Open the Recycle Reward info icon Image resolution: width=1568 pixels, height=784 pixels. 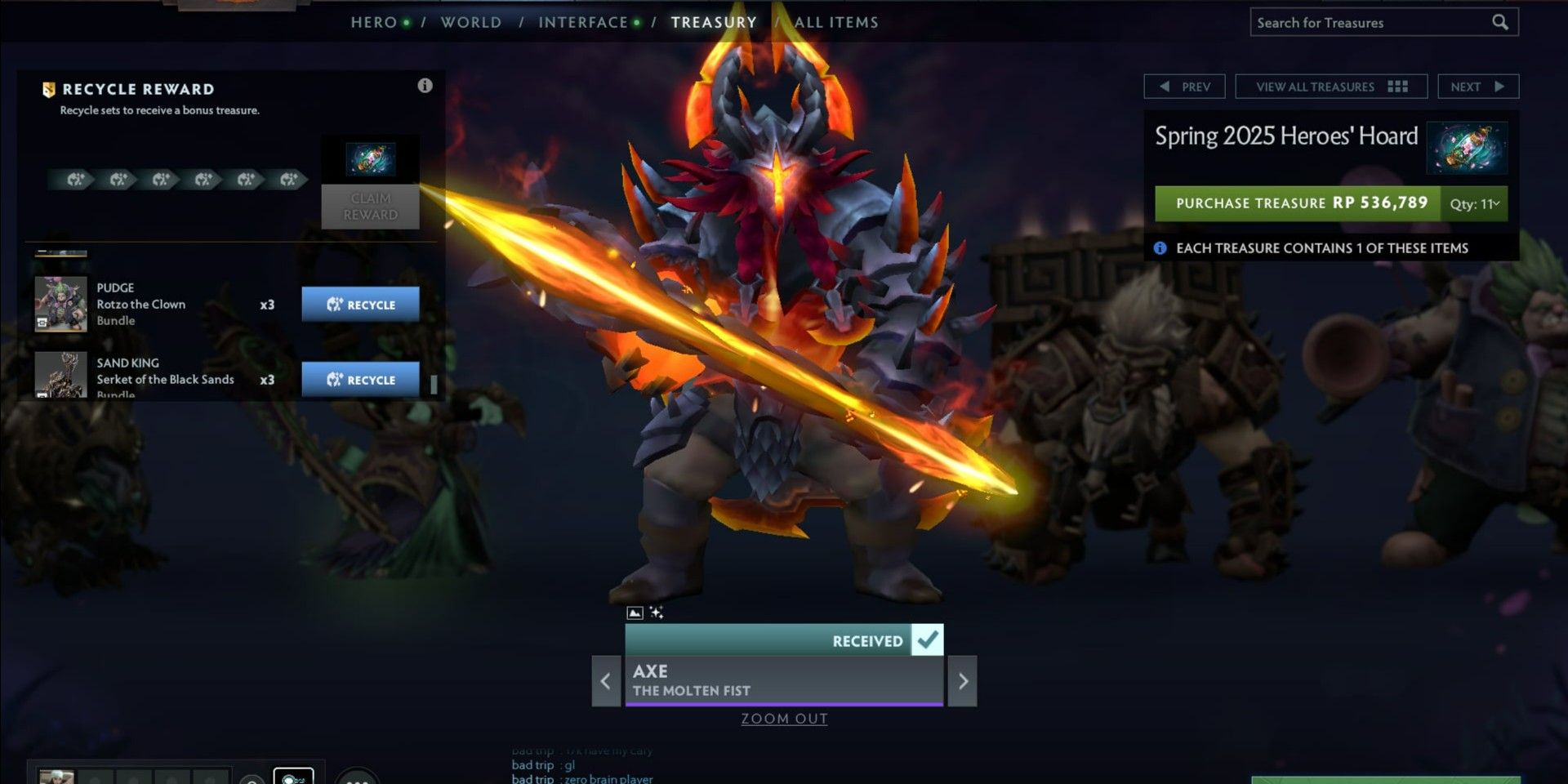point(425,86)
